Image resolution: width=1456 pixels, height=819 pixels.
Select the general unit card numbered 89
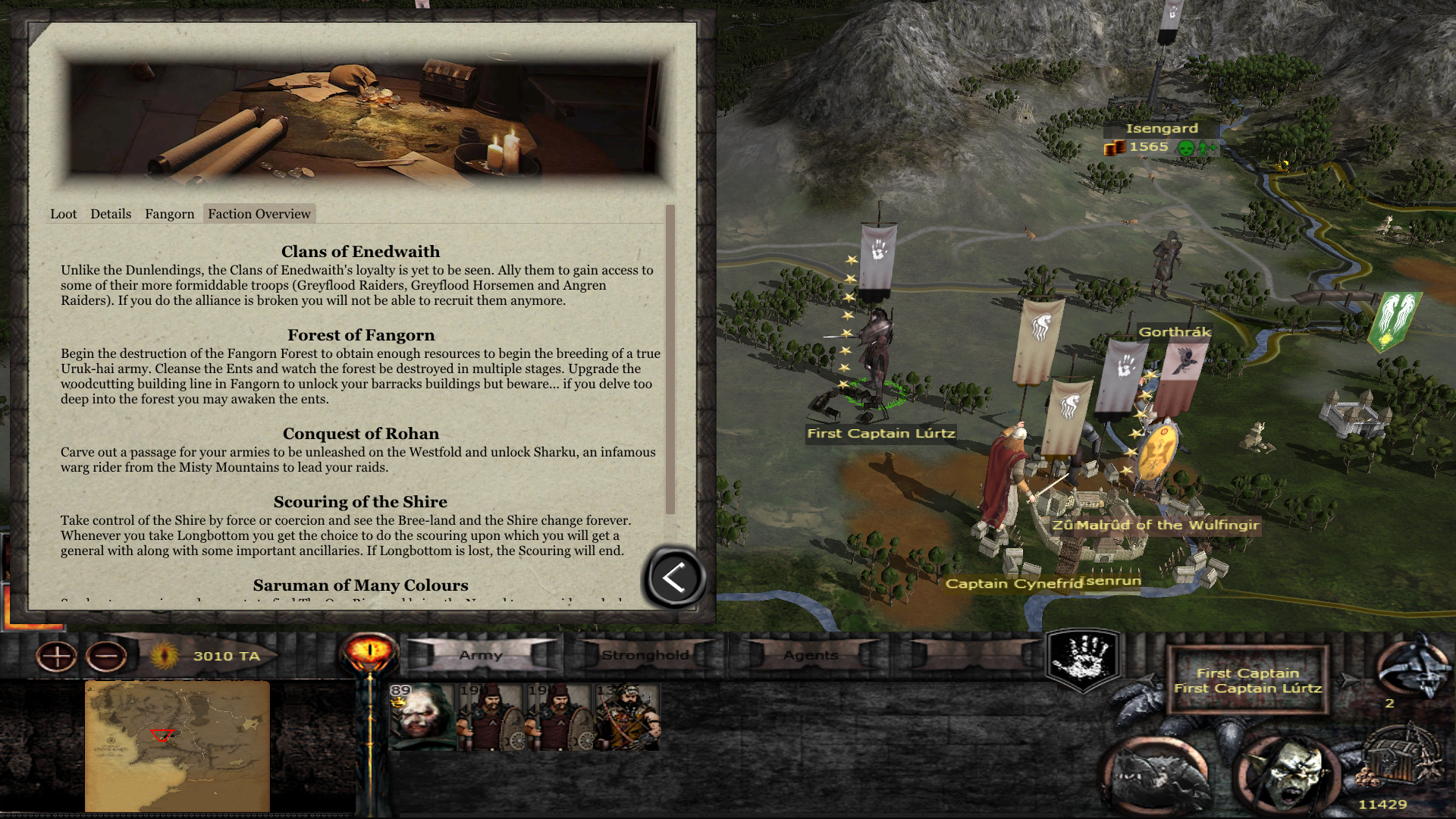[x=422, y=717]
